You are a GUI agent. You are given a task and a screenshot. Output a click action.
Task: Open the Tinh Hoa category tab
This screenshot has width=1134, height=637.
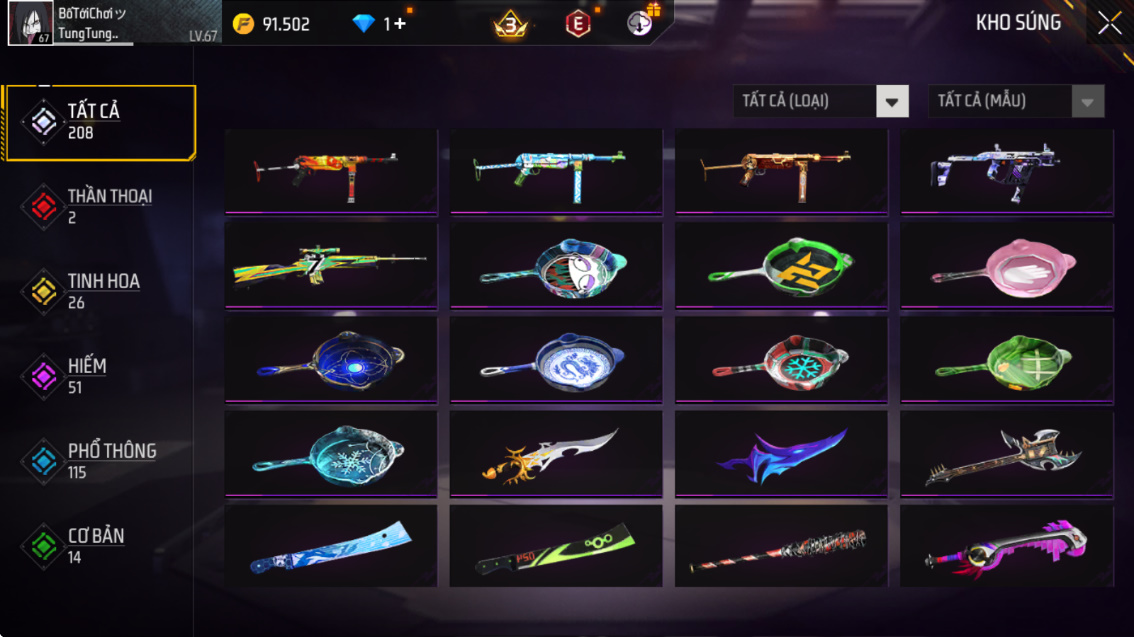pos(99,291)
